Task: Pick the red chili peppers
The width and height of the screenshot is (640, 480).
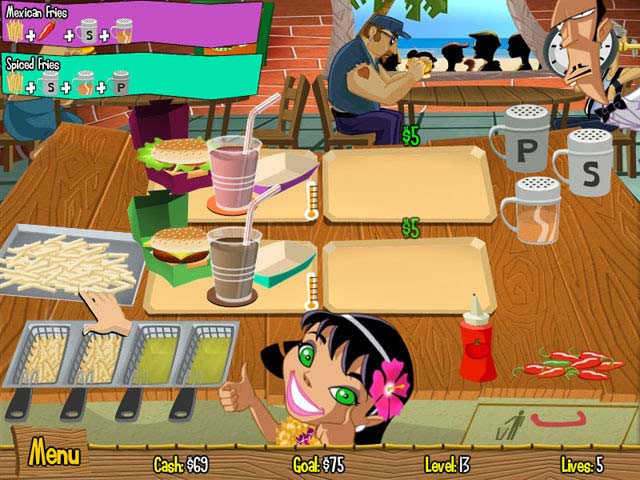Action: (x=571, y=364)
